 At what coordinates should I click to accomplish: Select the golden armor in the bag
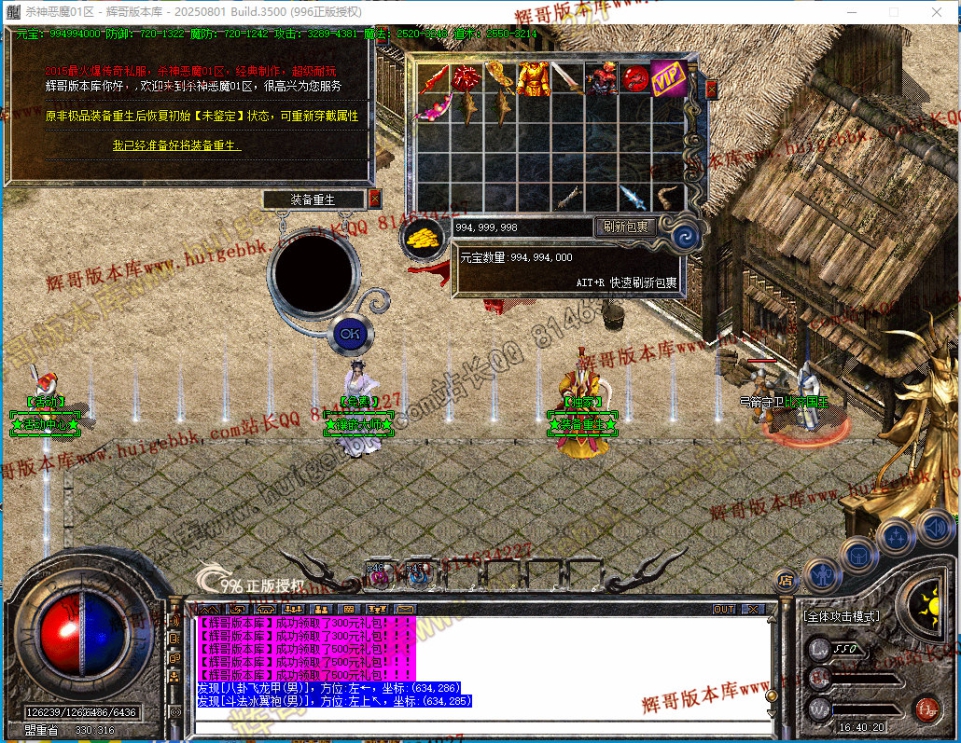(533, 78)
